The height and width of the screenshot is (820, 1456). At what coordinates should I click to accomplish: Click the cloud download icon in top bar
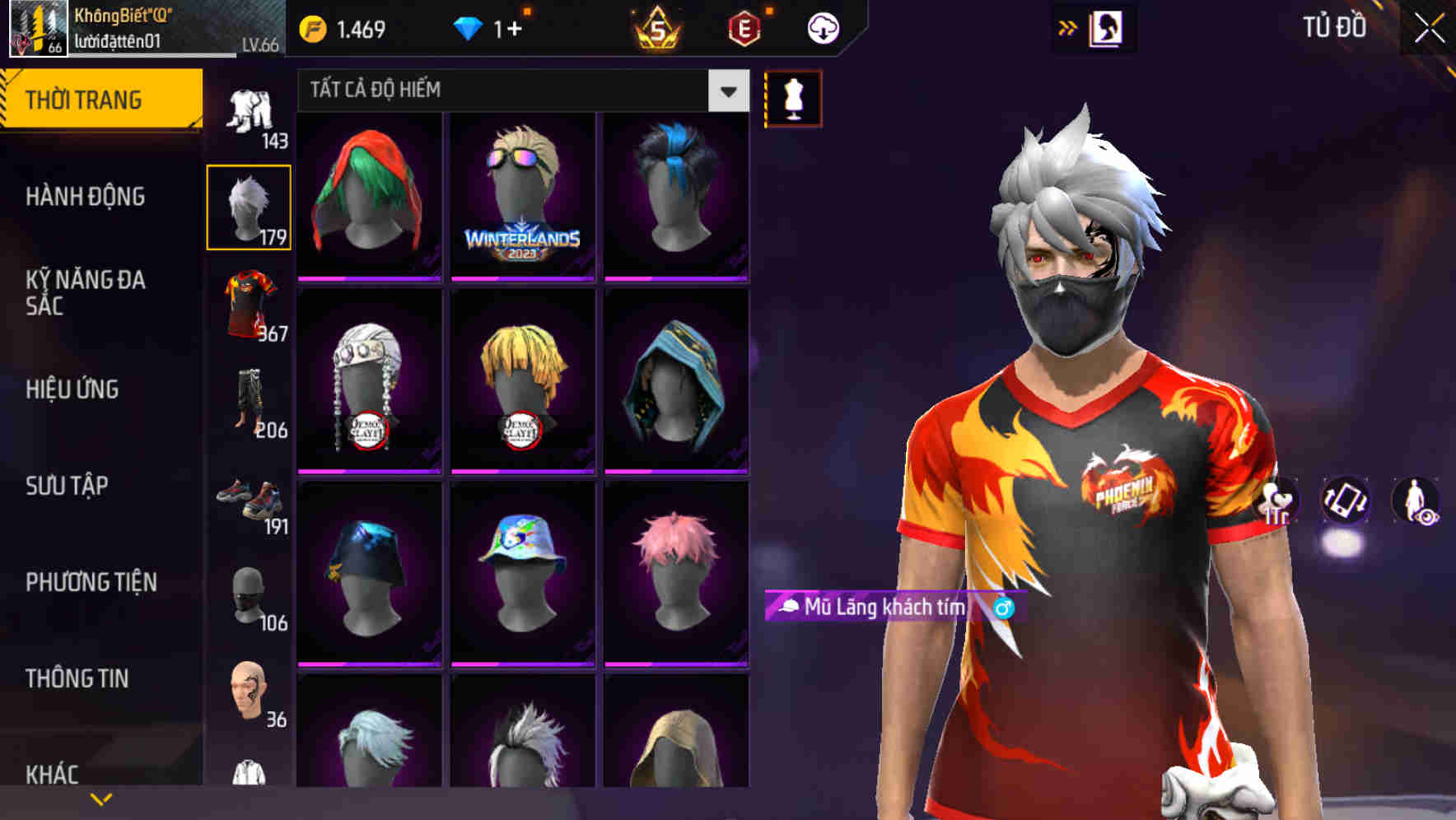[x=822, y=26]
